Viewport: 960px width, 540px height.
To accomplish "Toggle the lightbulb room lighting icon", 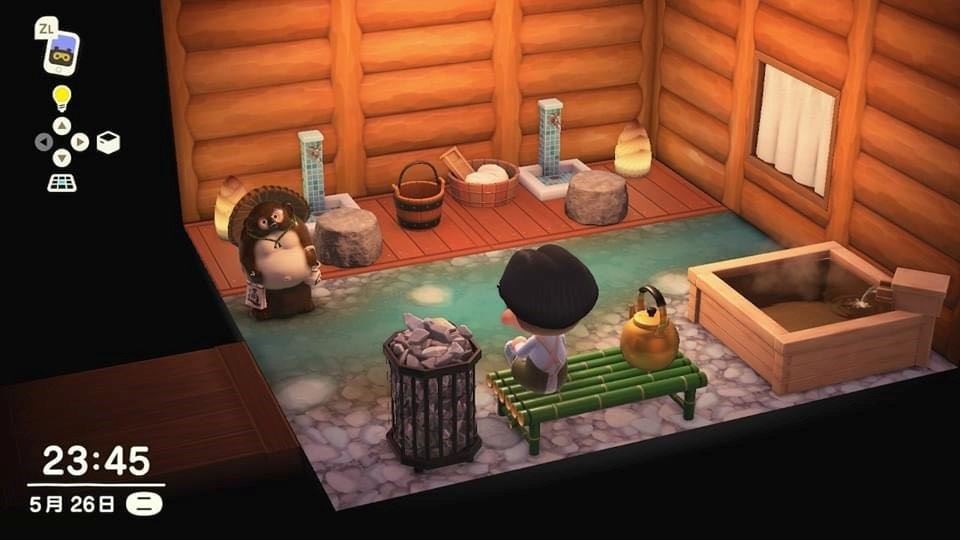I will point(62,98).
